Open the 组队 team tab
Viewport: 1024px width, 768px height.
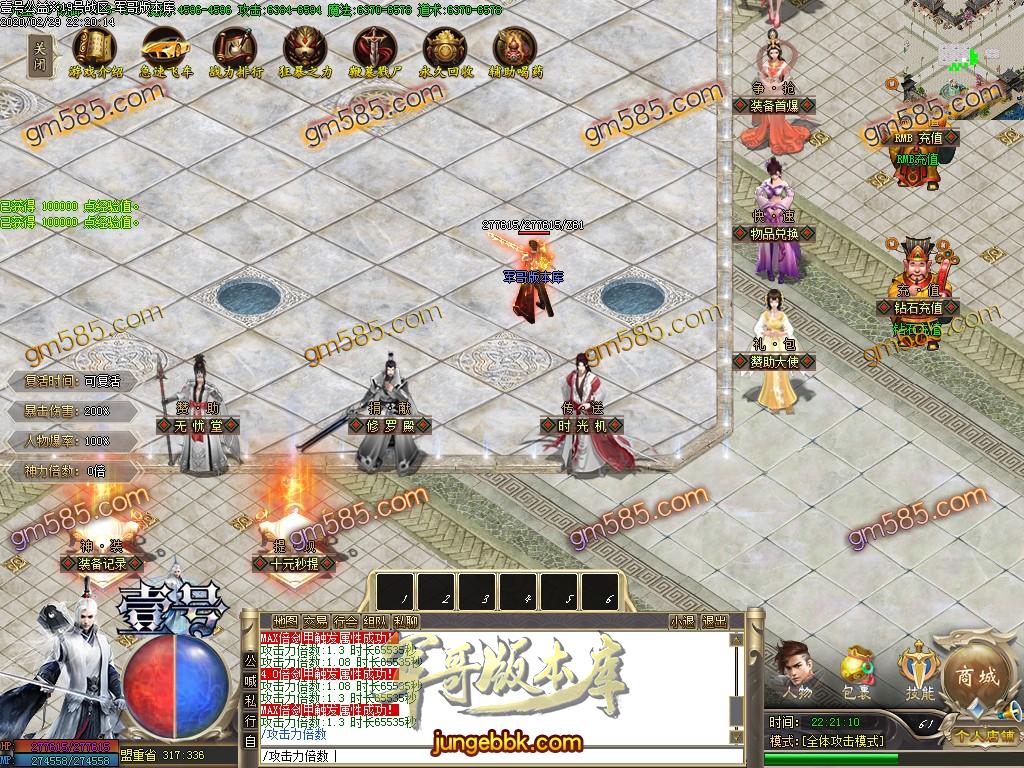click(x=375, y=621)
